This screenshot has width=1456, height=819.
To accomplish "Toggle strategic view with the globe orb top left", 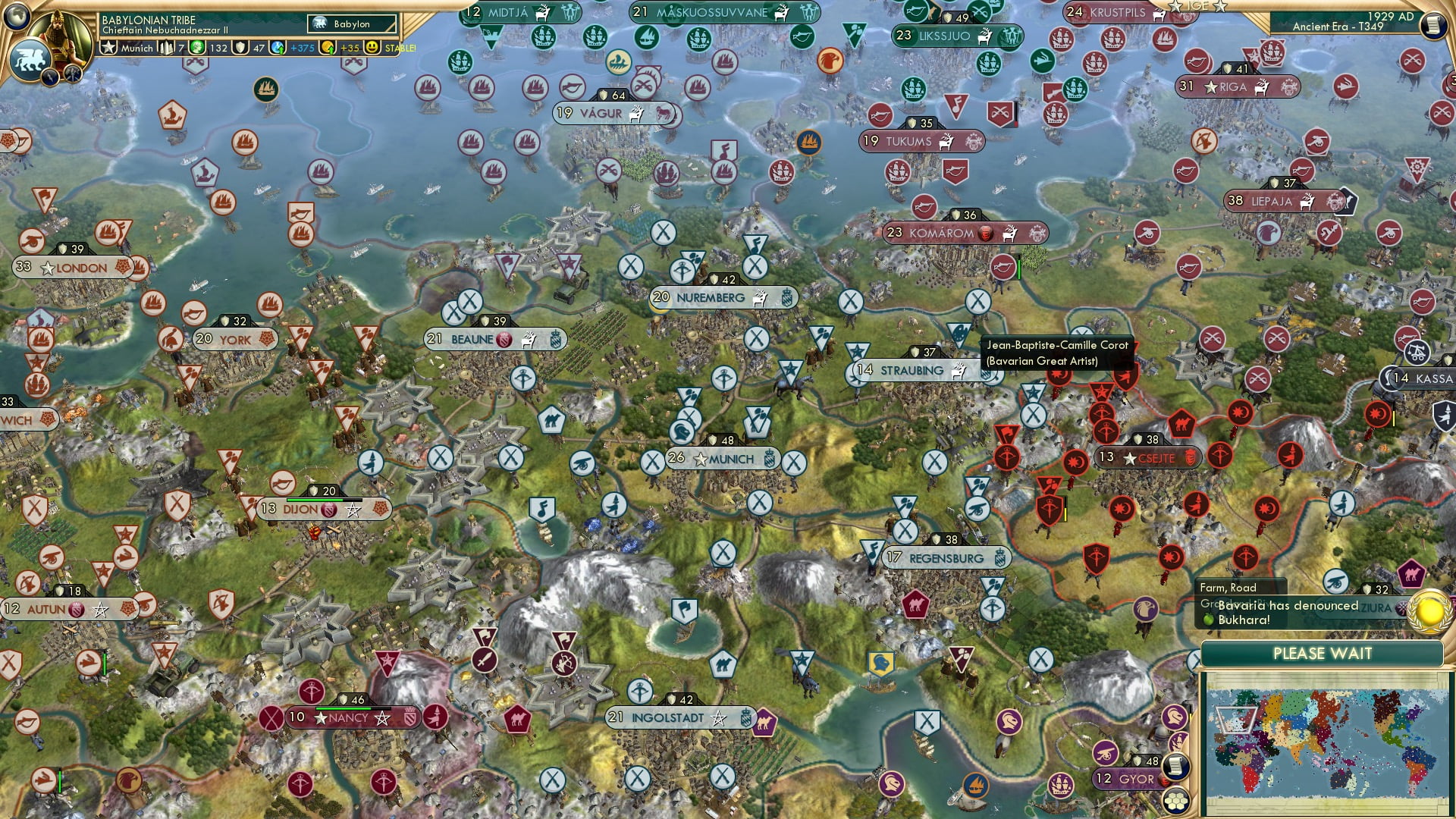I will click(x=15, y=17).
